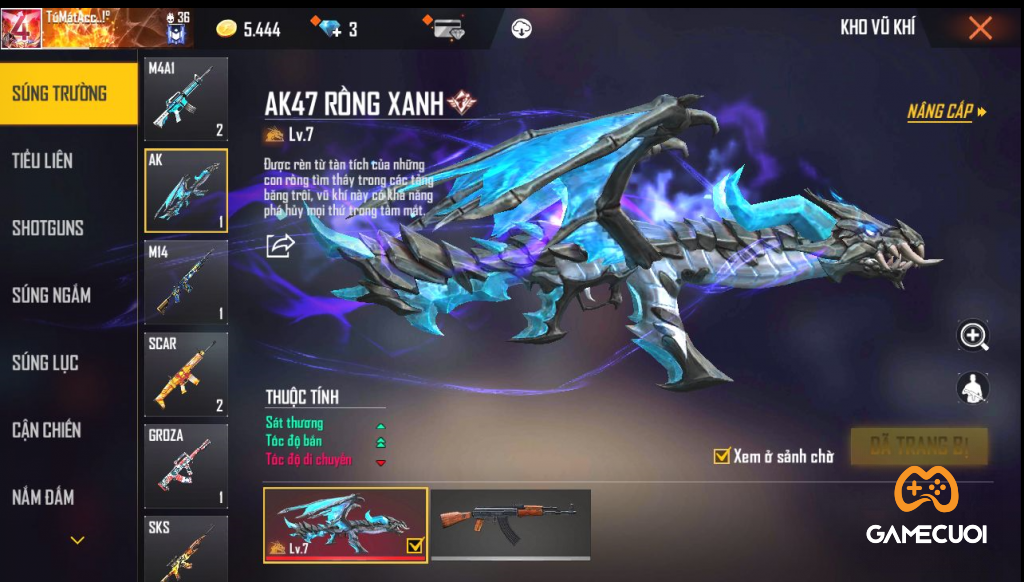Select the SCAR weapon thumbnail

coord(186,374)
